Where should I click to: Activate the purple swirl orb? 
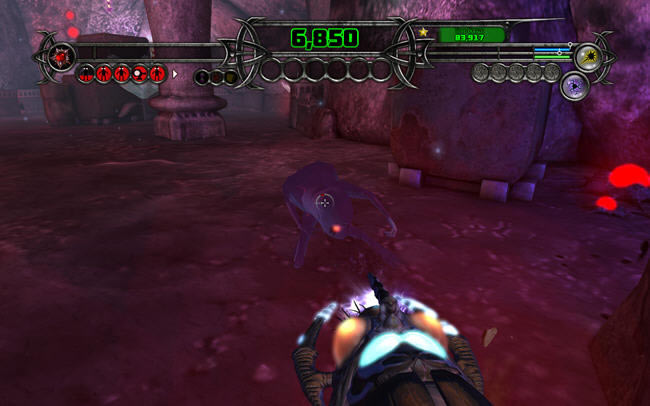click(575, 85)
